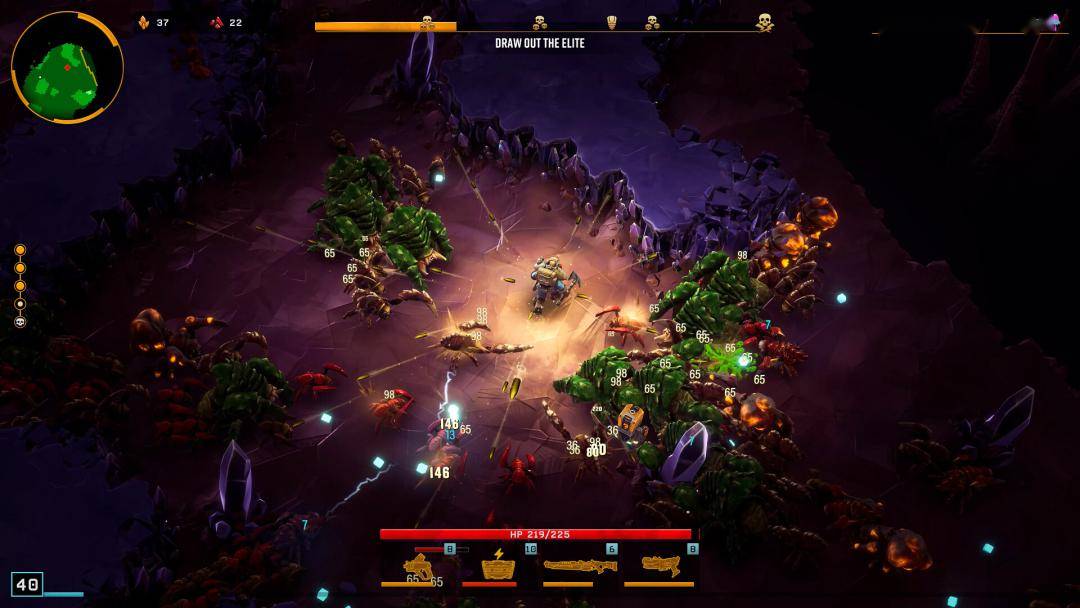Click the skull stage indicator on left side
Screen dimensions: 1080x608
pyautogui.click(x=20, y=322)
